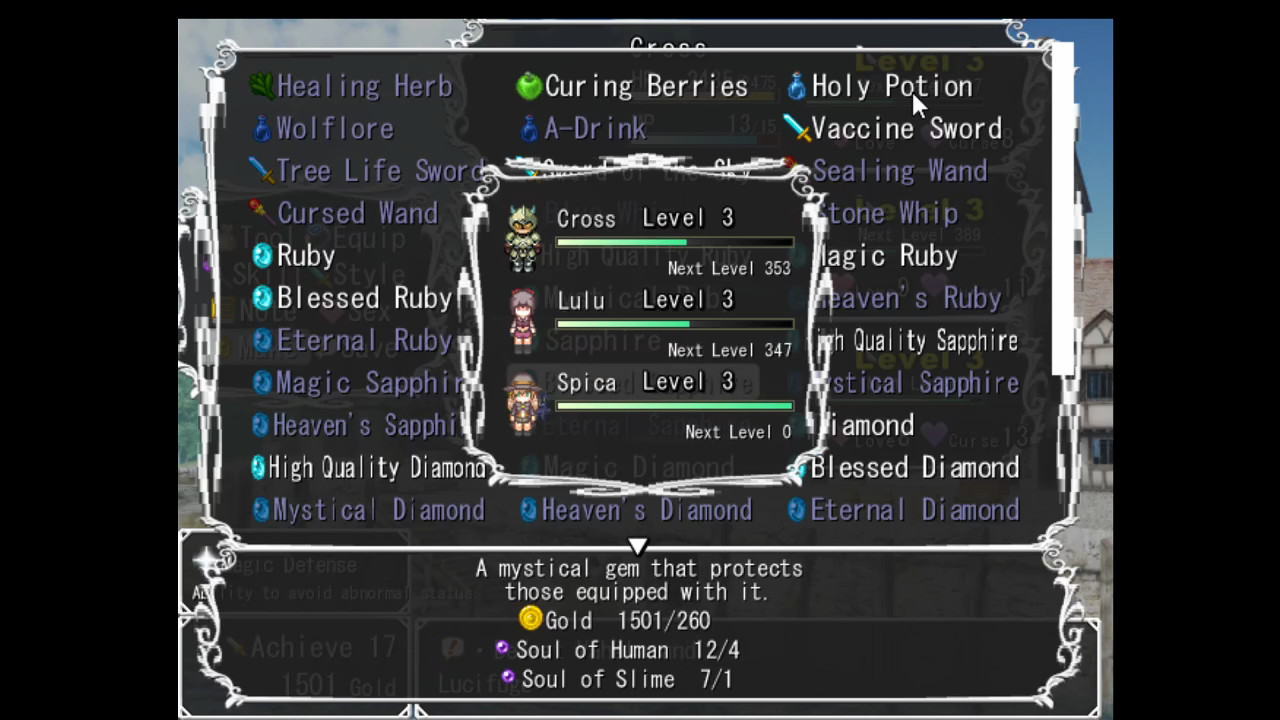Select Cross's character portrait

524,240
